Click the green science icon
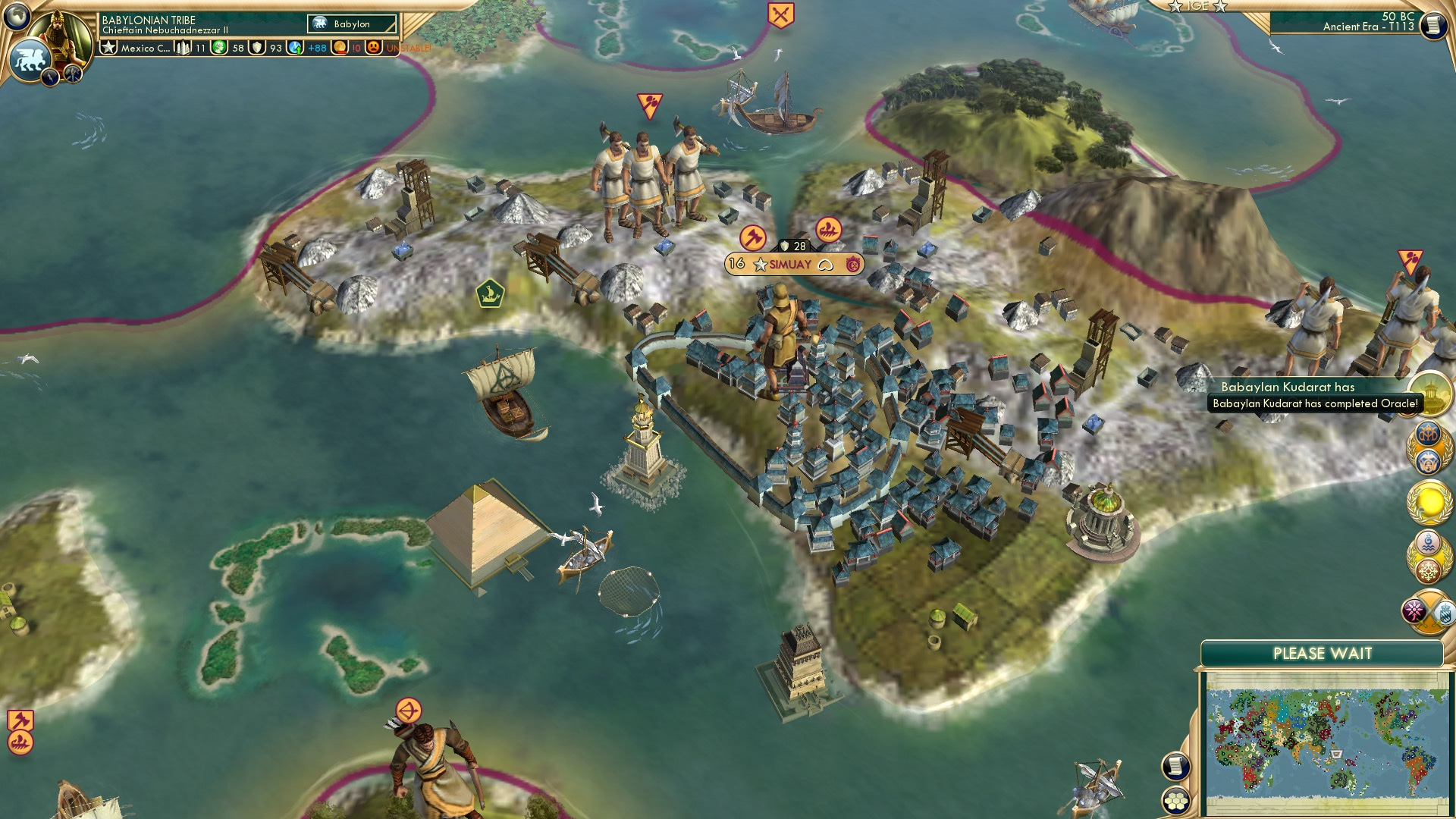Viewport: 1456px width, 819px height. [x=219, y=46]
